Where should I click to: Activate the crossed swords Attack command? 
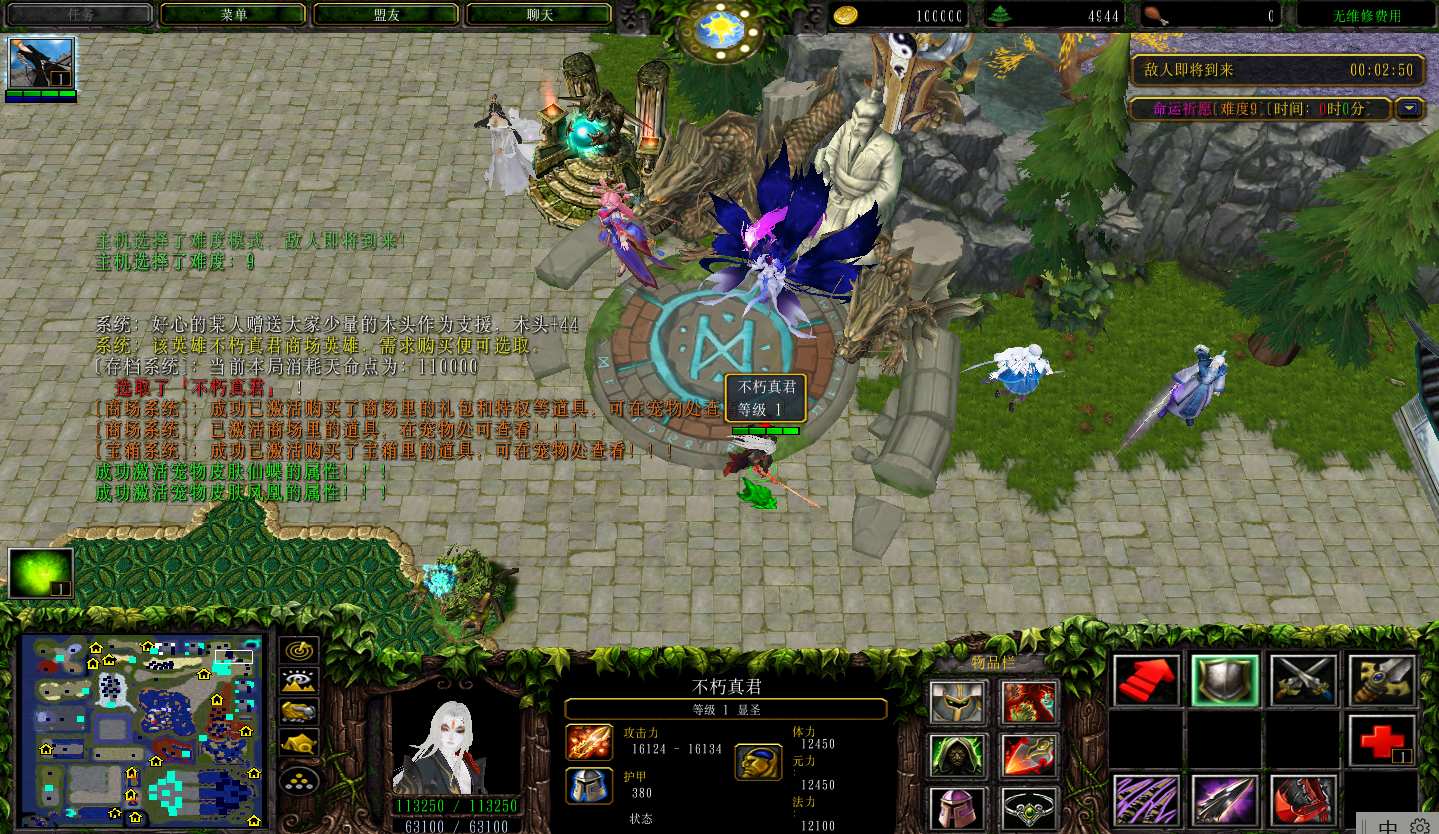[x=1303, y=681]
